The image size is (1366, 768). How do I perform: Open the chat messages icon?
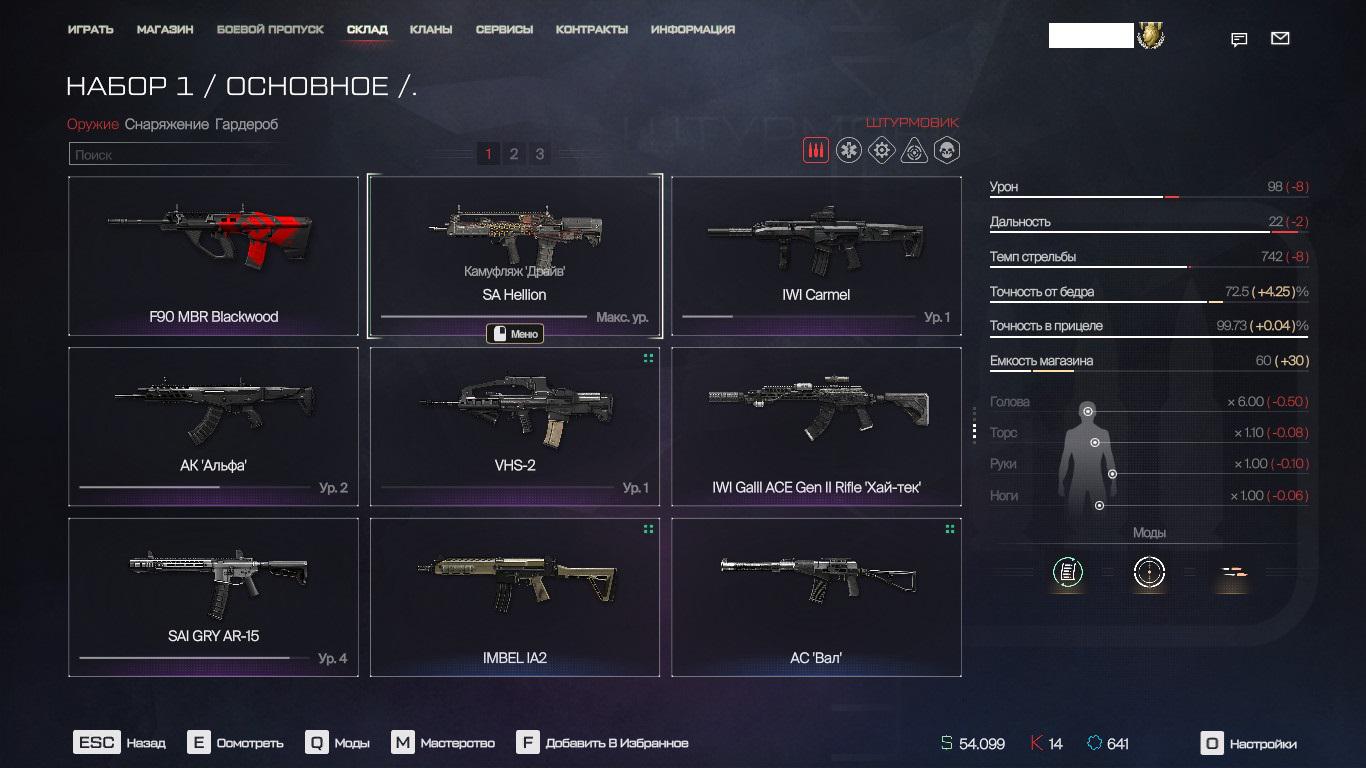1239,40
